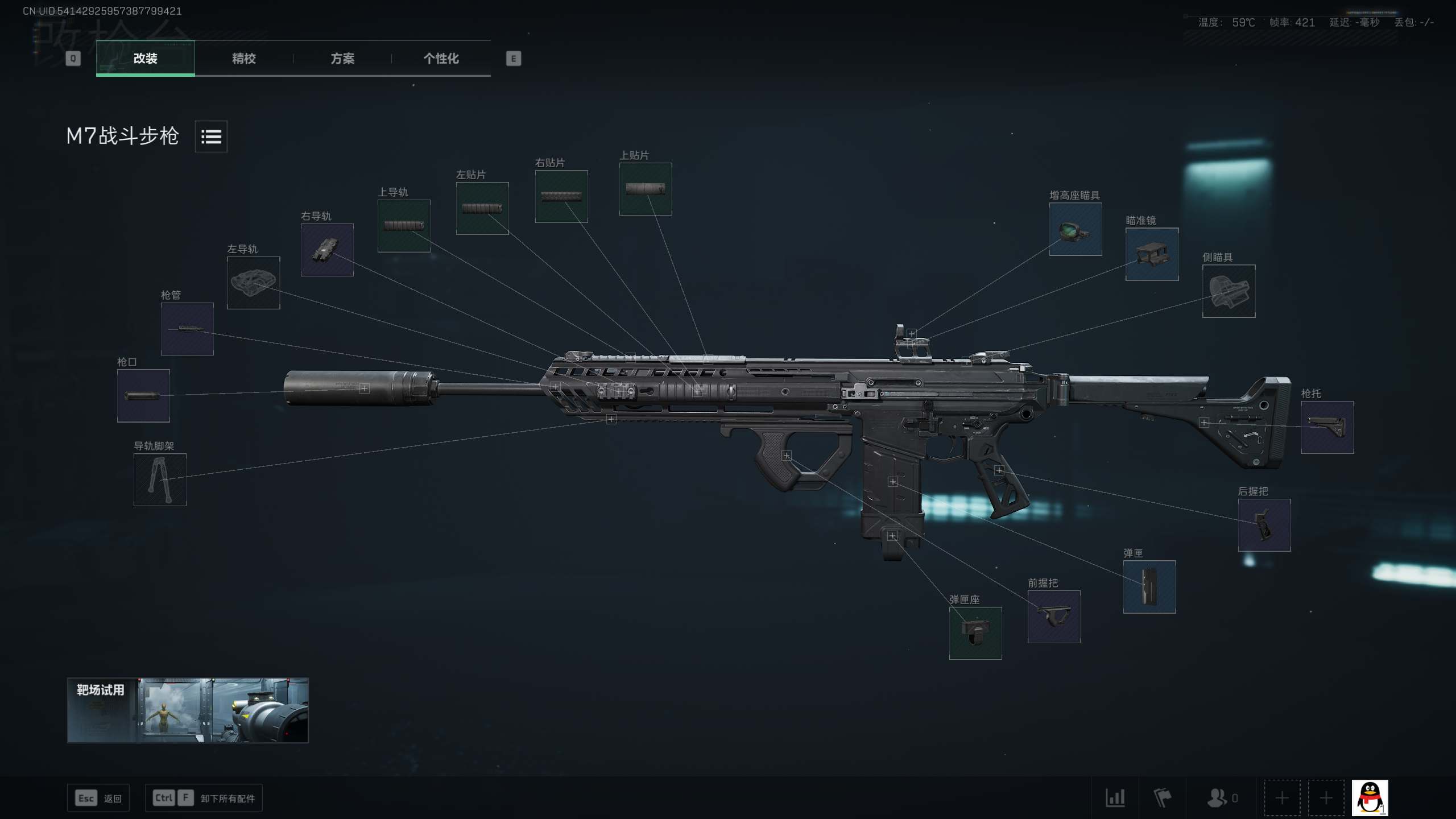Select the 枪口 muzzle attachment slot
This screenshot has height=819, width=1456.
pos(143,396)
